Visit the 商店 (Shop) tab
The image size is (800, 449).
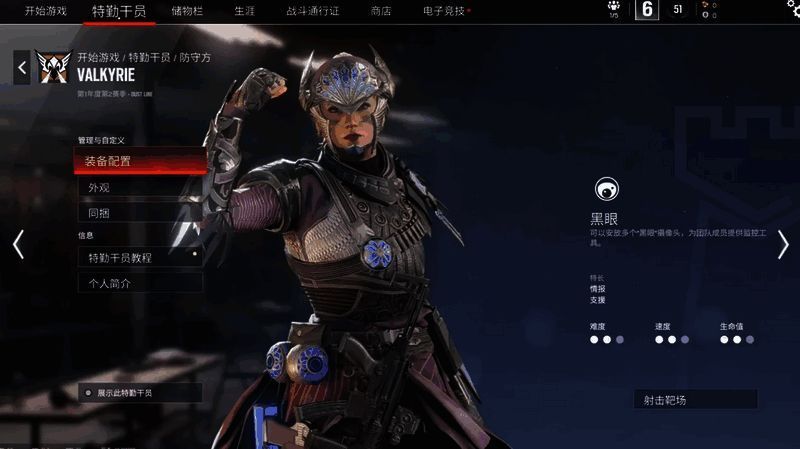tap(381, 11)
